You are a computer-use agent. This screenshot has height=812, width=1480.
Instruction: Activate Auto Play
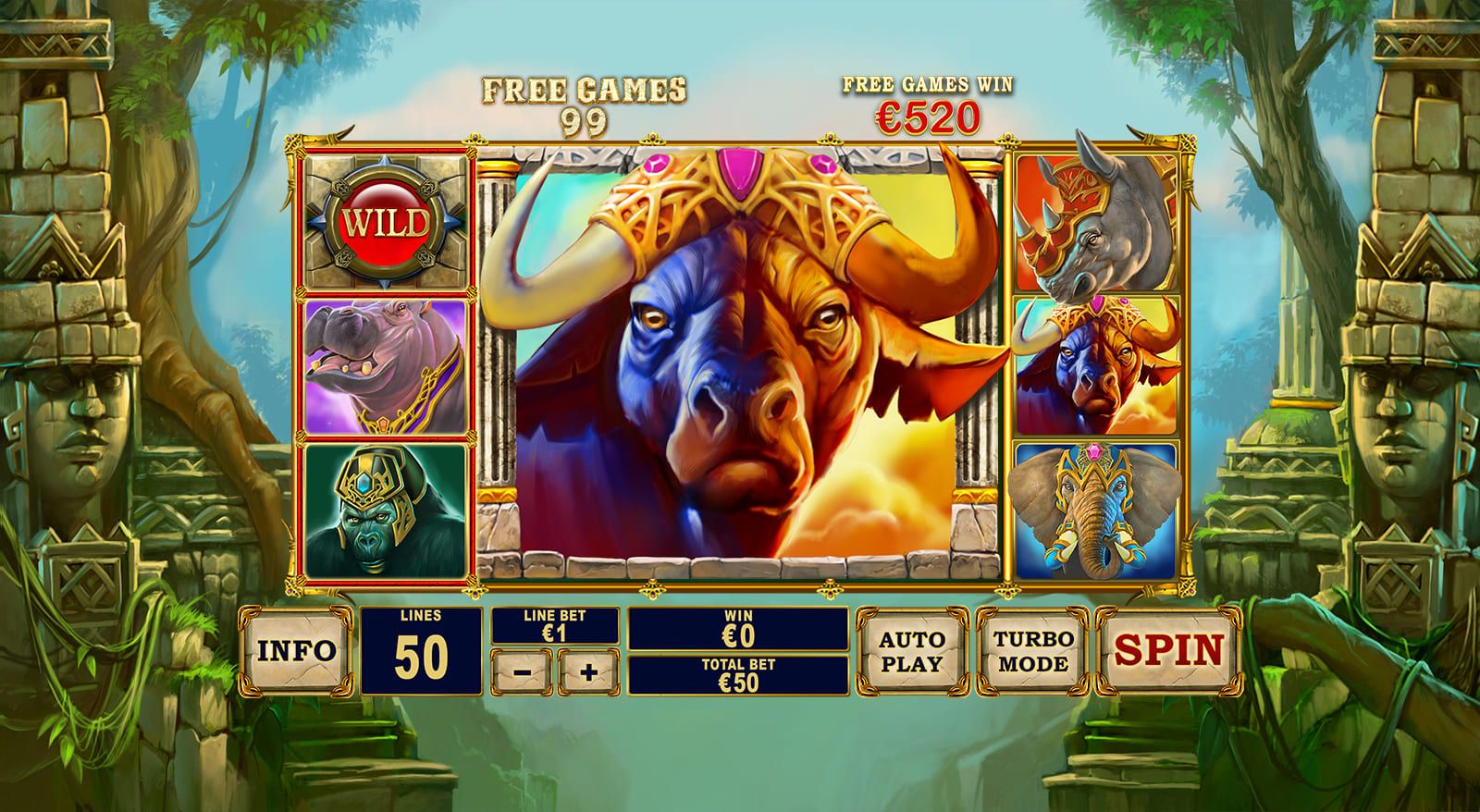tap(911, 649)
